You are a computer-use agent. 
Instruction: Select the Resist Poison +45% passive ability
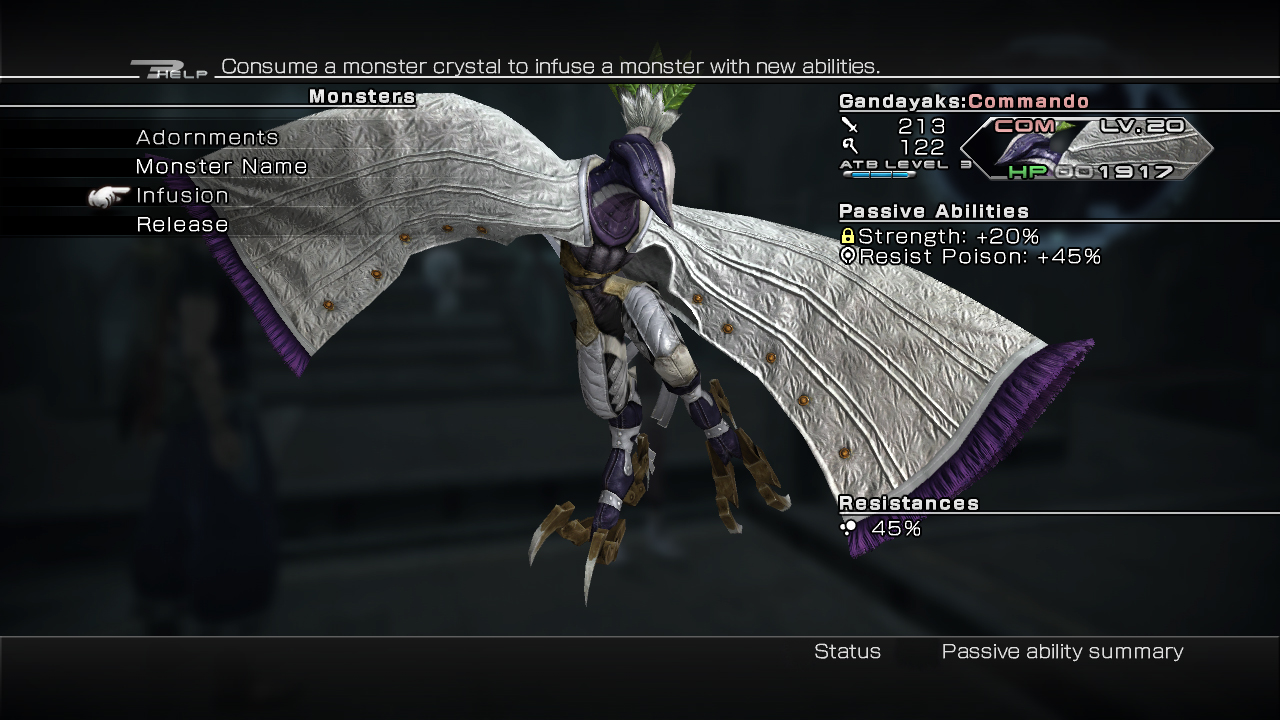click(970, 257)
